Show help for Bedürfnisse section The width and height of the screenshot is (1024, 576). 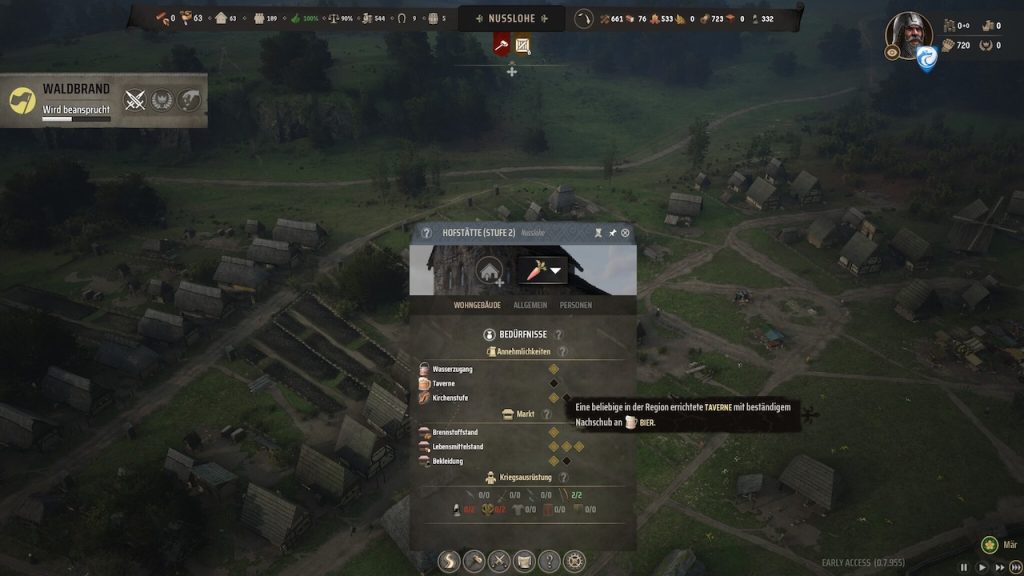(x=558, y=335)
